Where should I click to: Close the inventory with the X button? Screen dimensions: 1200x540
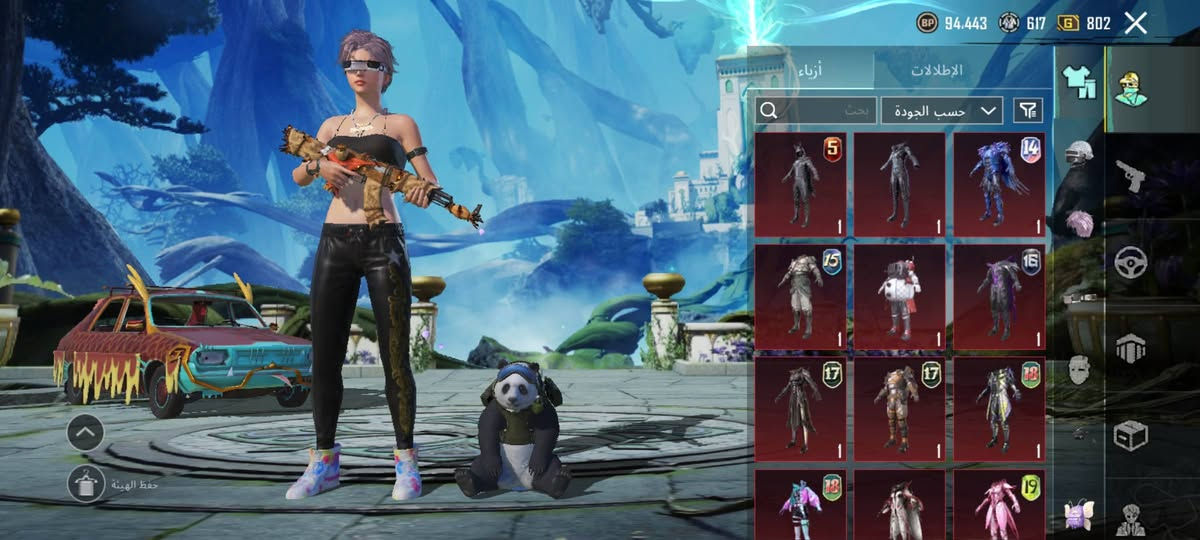(1135, 23)
